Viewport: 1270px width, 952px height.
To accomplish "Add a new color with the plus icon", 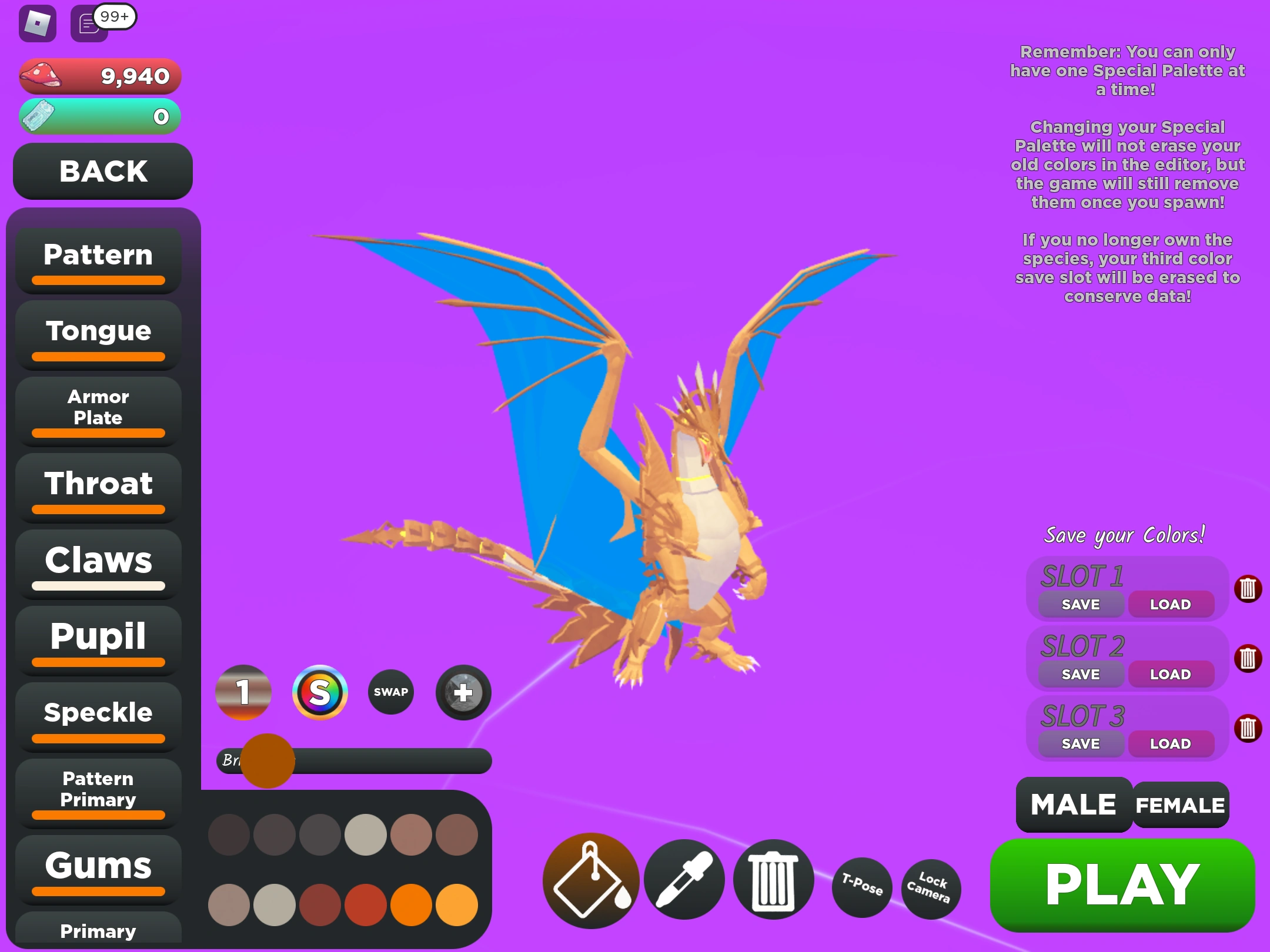I will point(463,692).
